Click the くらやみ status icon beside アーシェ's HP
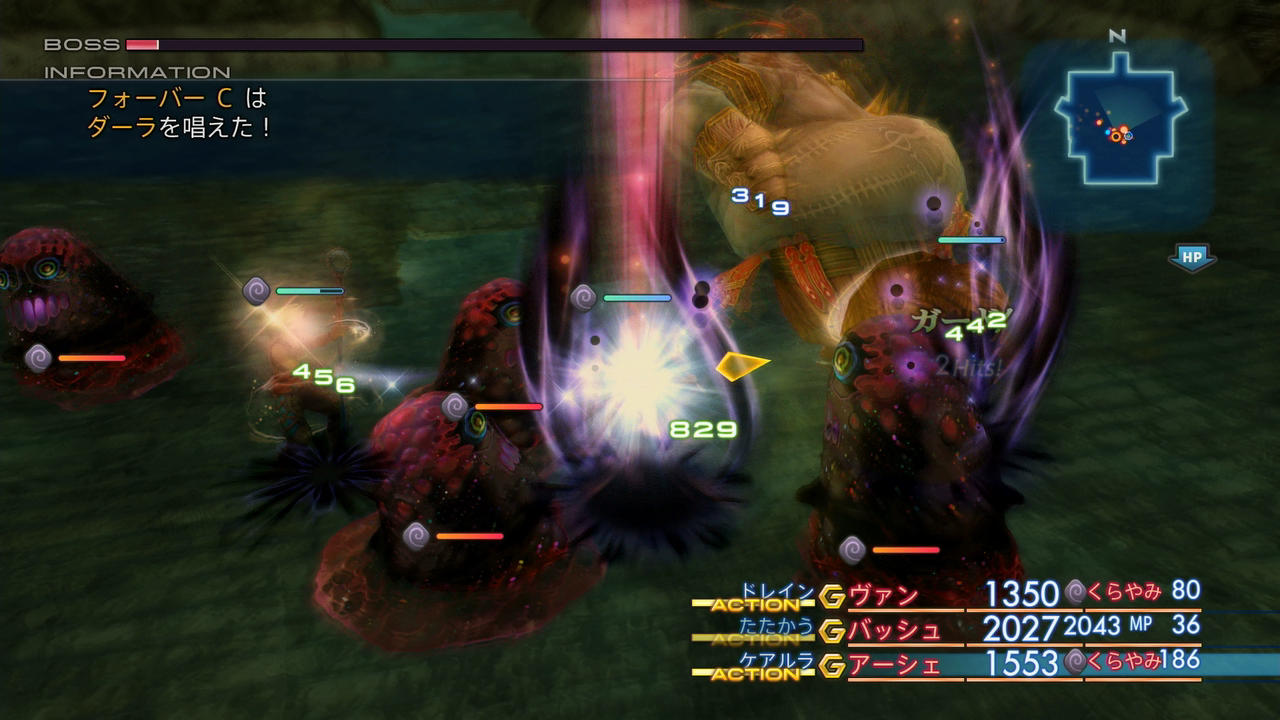Viewport: 1280px width, 720px height. (1075, 660)
